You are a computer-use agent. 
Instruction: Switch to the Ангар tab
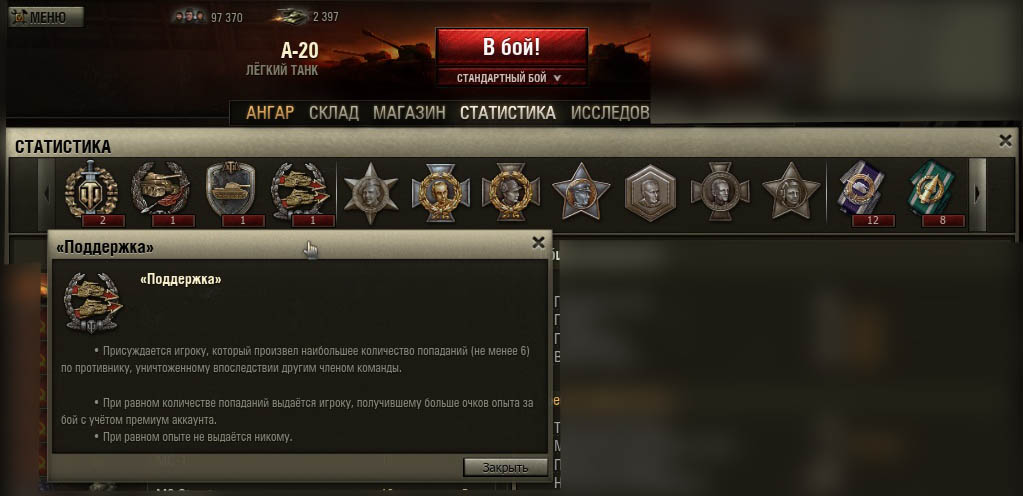click(x=270, y=113)
